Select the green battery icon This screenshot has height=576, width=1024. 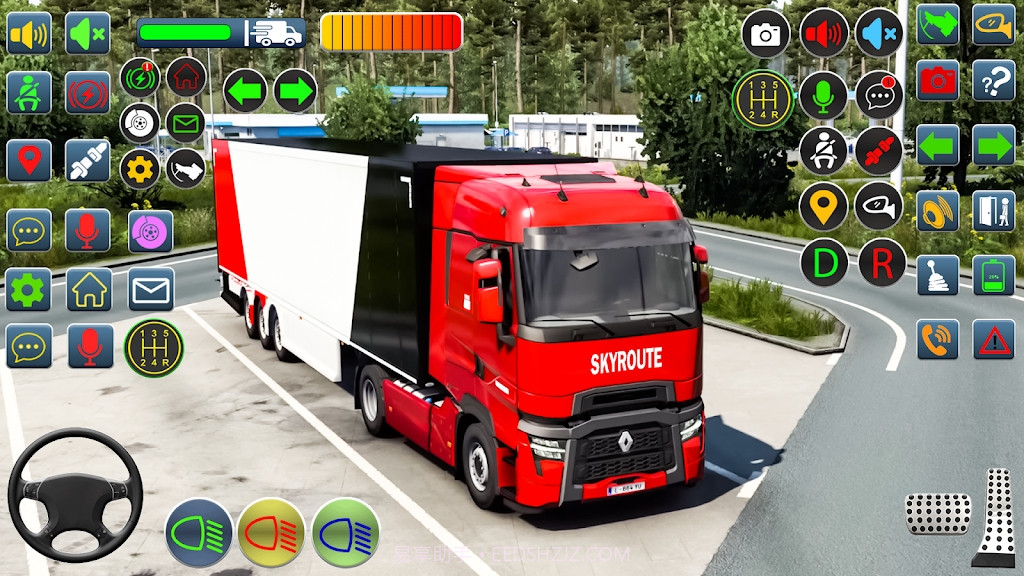993,275
